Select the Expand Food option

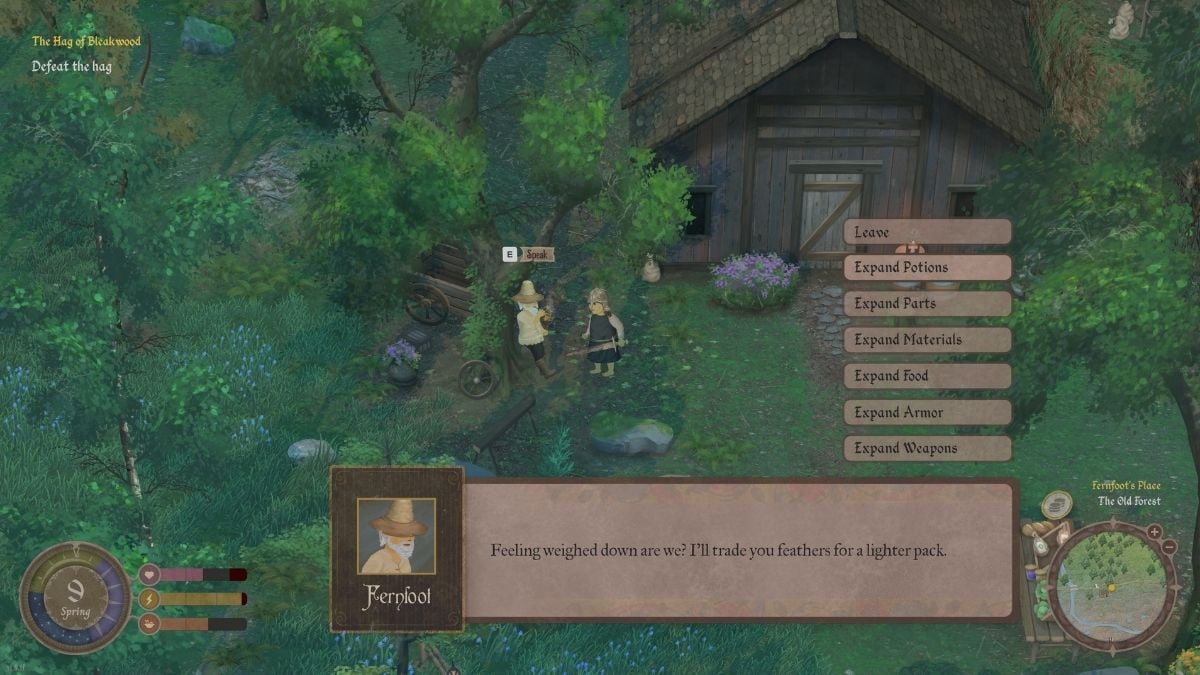pos(927,376)
